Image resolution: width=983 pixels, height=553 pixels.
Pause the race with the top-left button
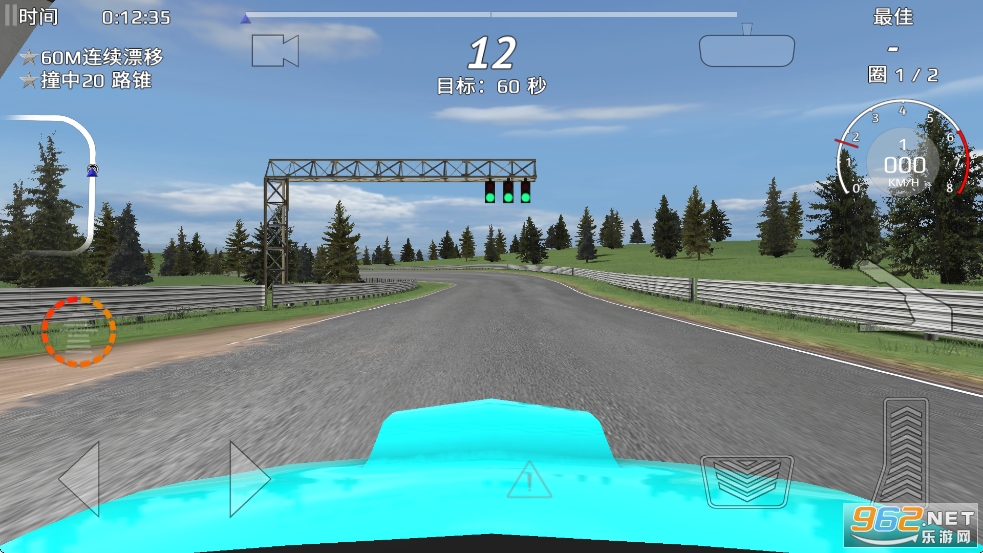[10, 16]
